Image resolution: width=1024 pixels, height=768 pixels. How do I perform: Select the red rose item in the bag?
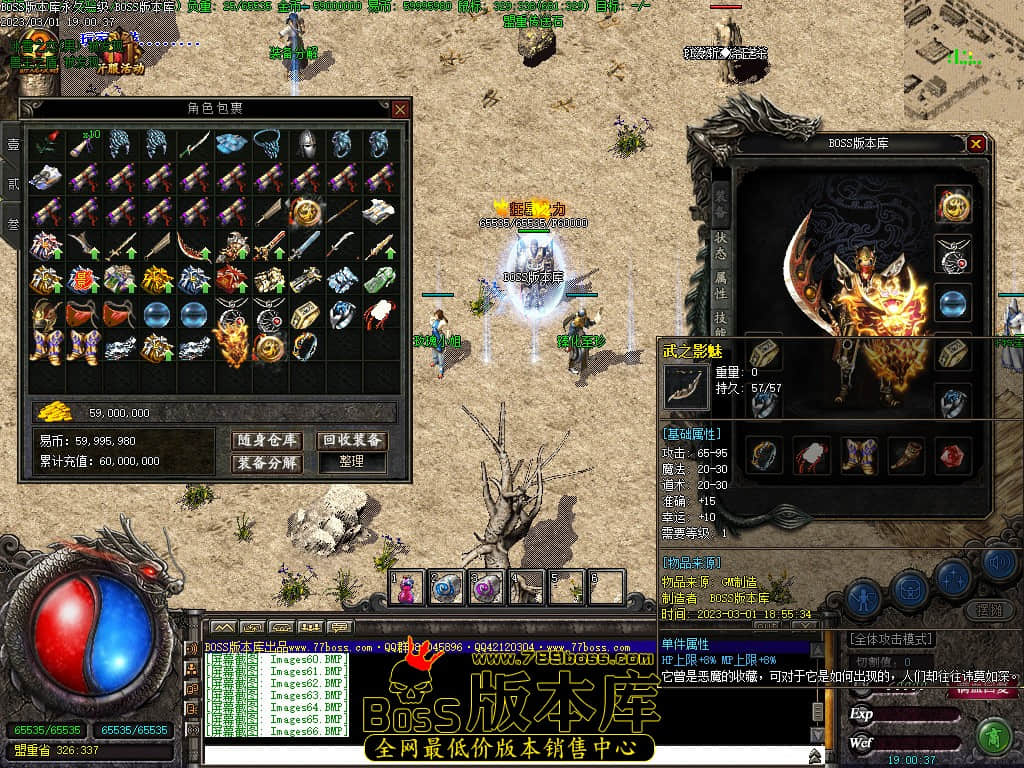(x=45, y=145)
